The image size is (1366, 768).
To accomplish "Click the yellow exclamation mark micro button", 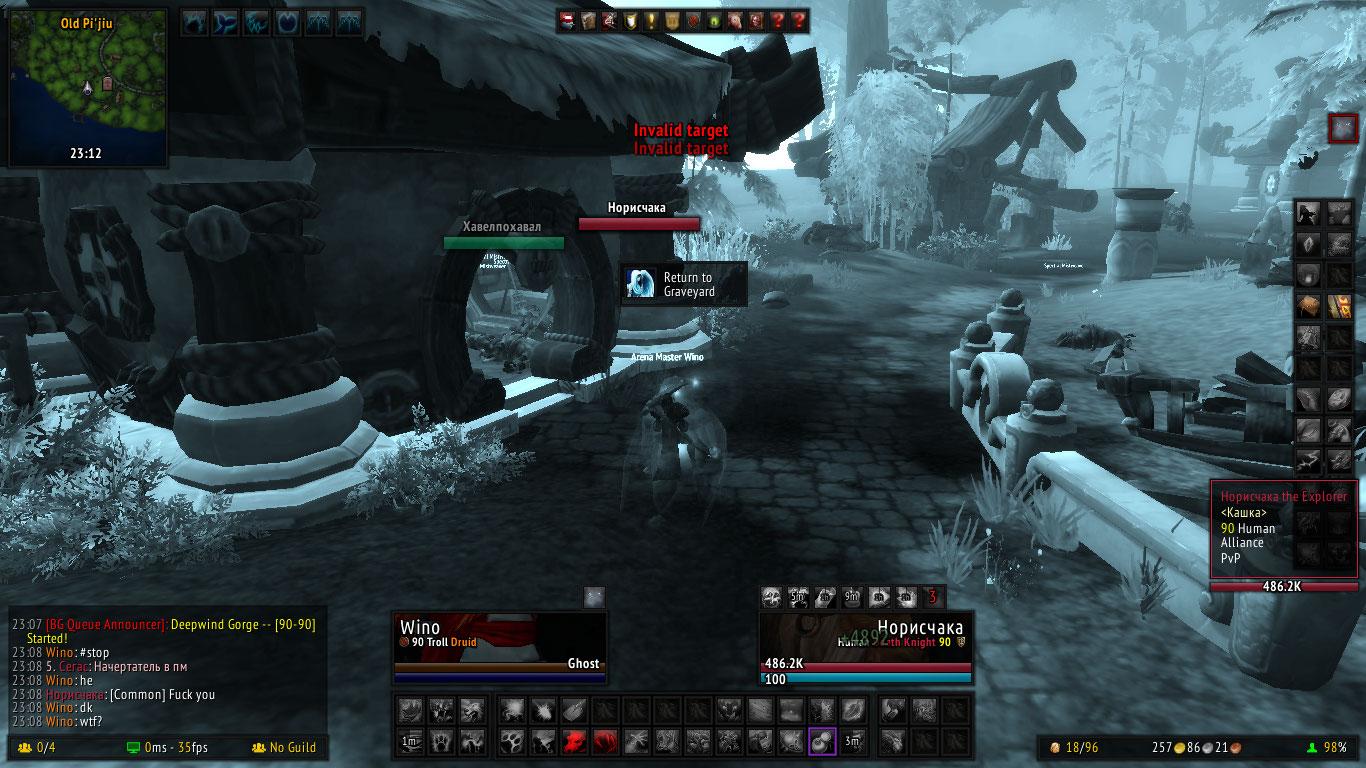I will point(651,20).
